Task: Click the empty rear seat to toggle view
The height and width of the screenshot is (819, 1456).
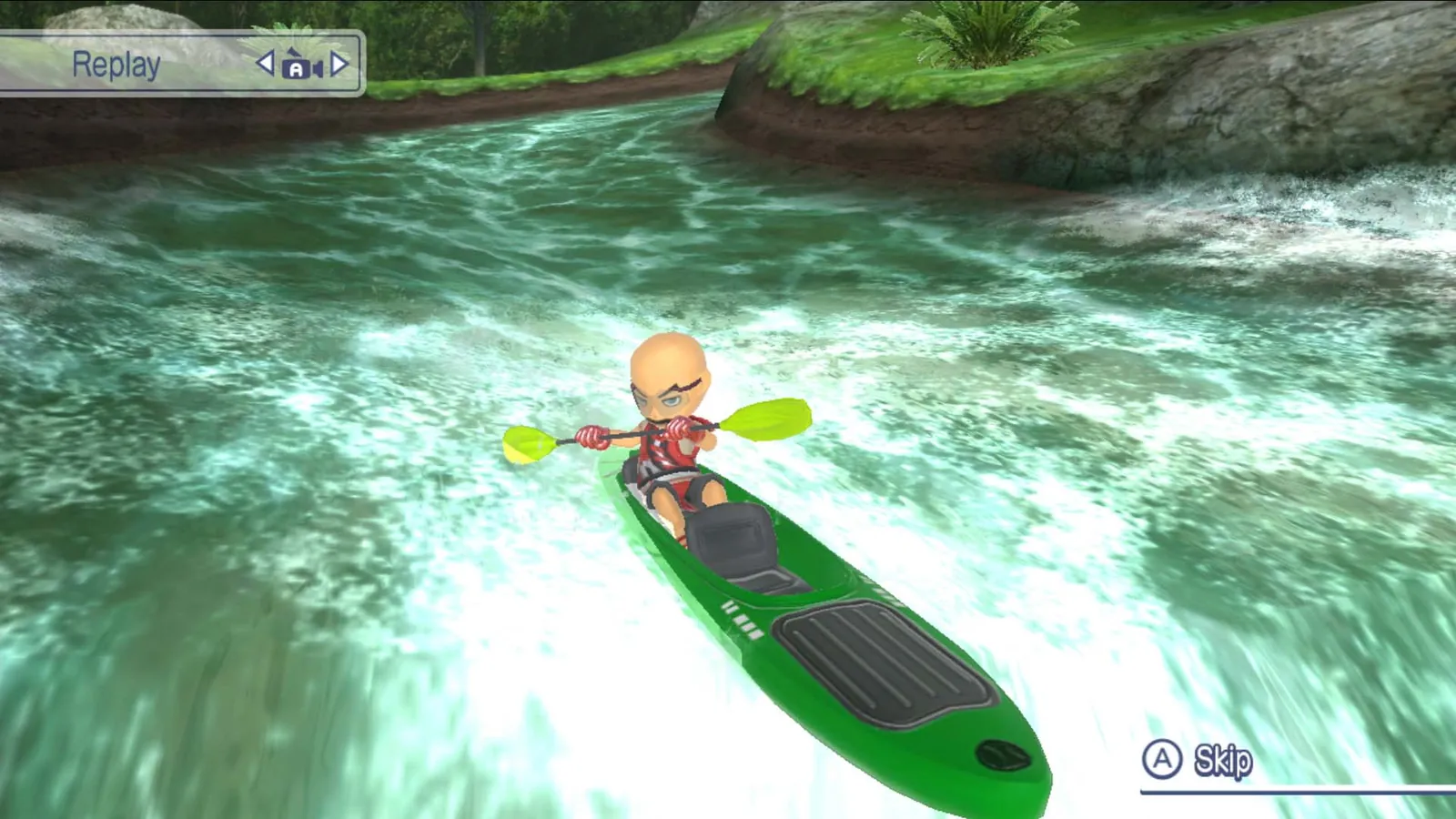Action: [728, 537]
